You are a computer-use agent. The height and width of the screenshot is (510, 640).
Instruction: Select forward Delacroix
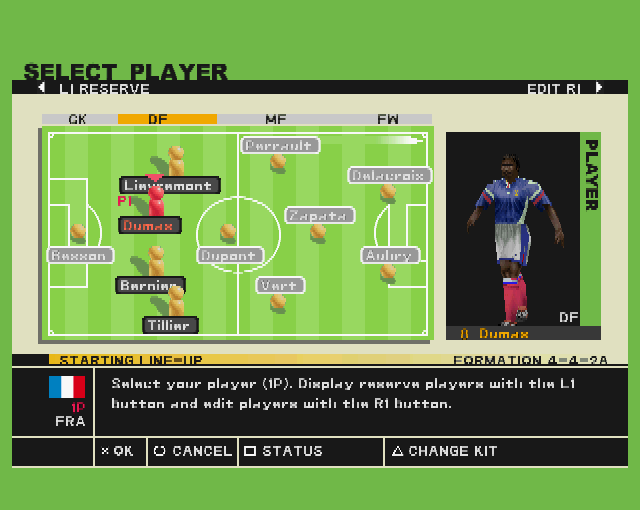click(x=389, y=176)
